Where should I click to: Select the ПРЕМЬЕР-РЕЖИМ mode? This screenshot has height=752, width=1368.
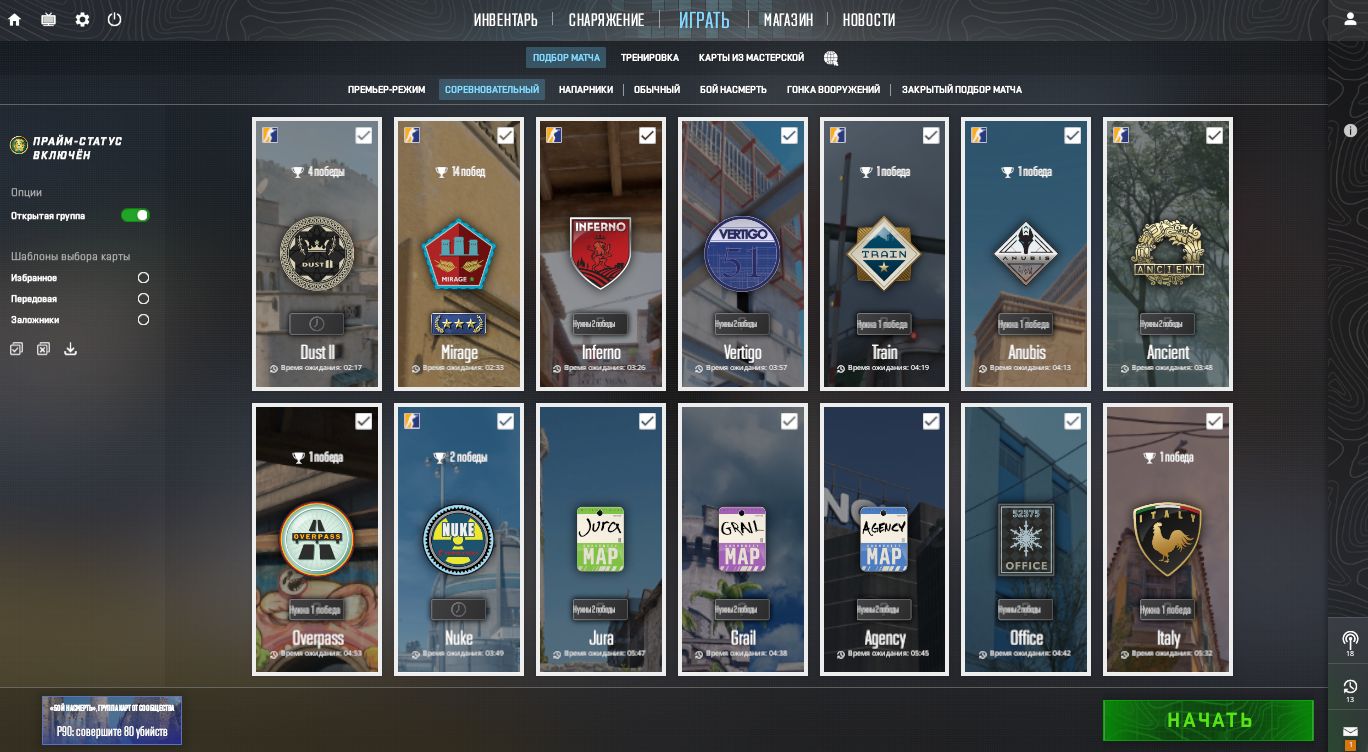tap(386, 90)
